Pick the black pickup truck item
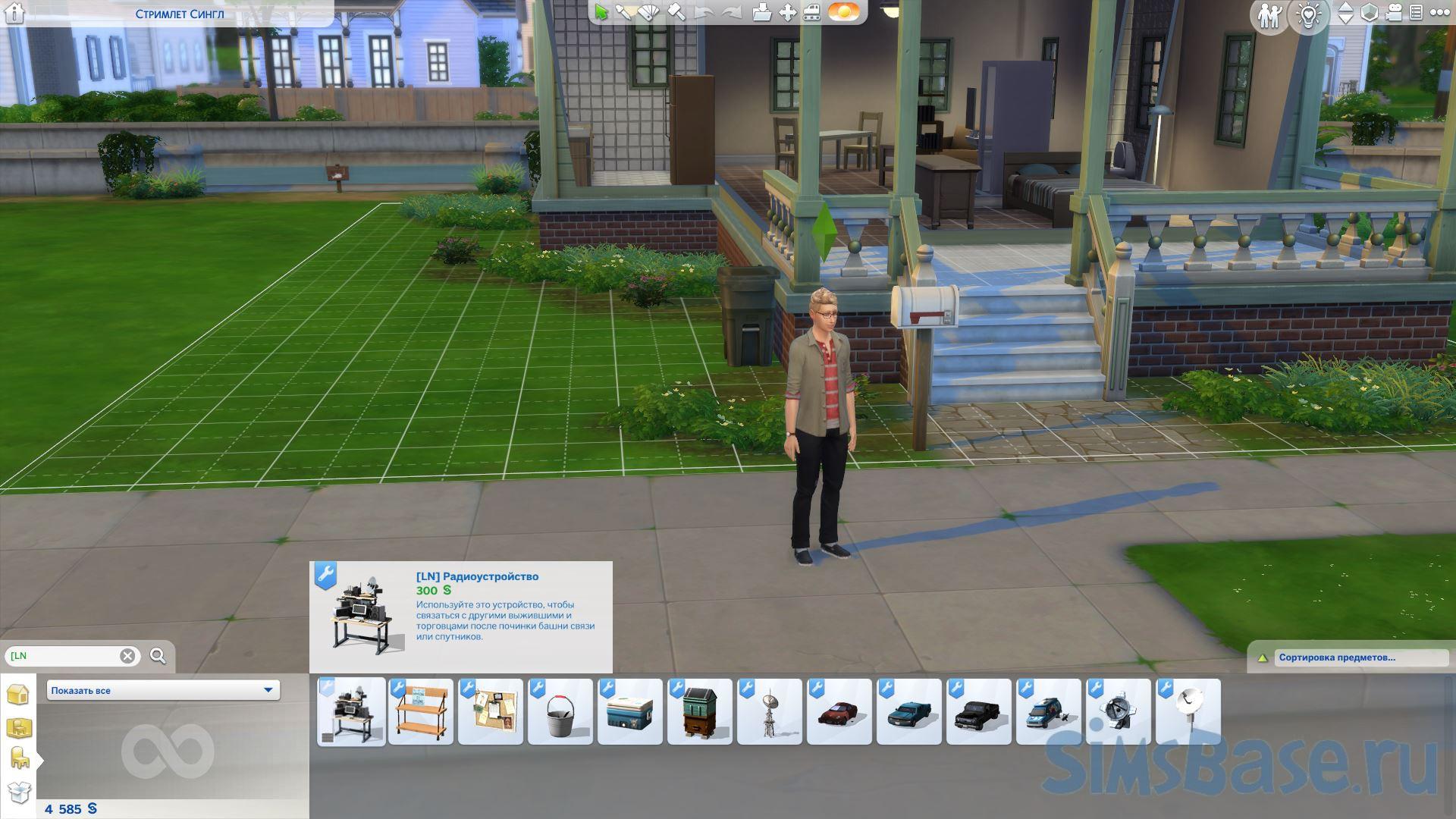 tap(979, 712)
